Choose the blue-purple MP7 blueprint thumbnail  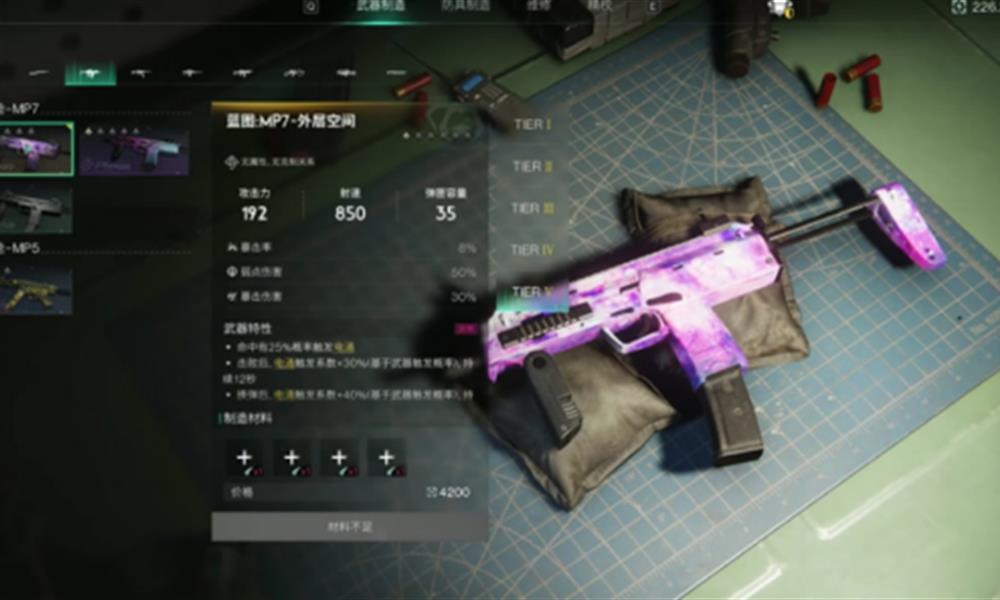[134, 149]
